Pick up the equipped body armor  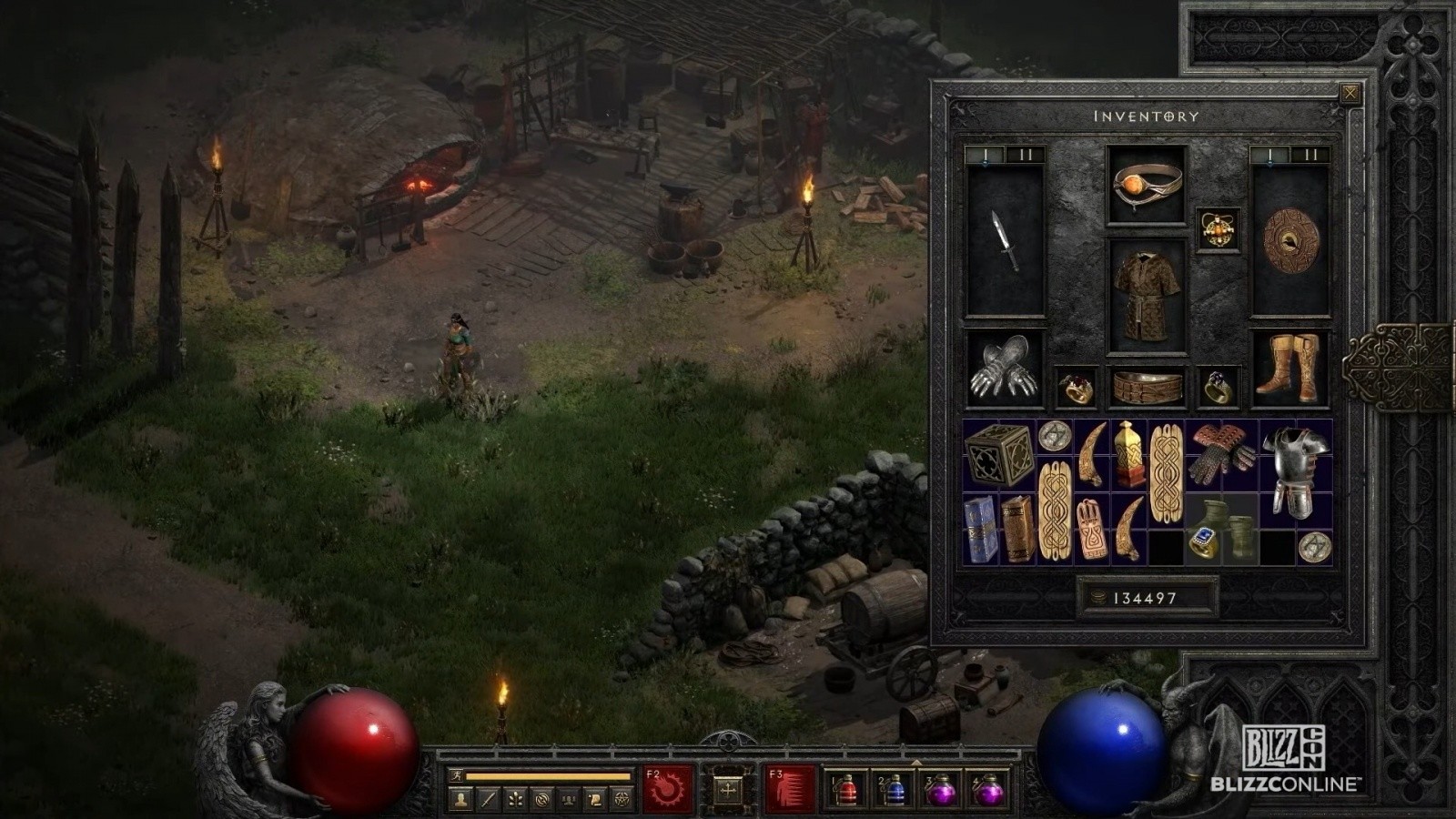coord(1147,297)
